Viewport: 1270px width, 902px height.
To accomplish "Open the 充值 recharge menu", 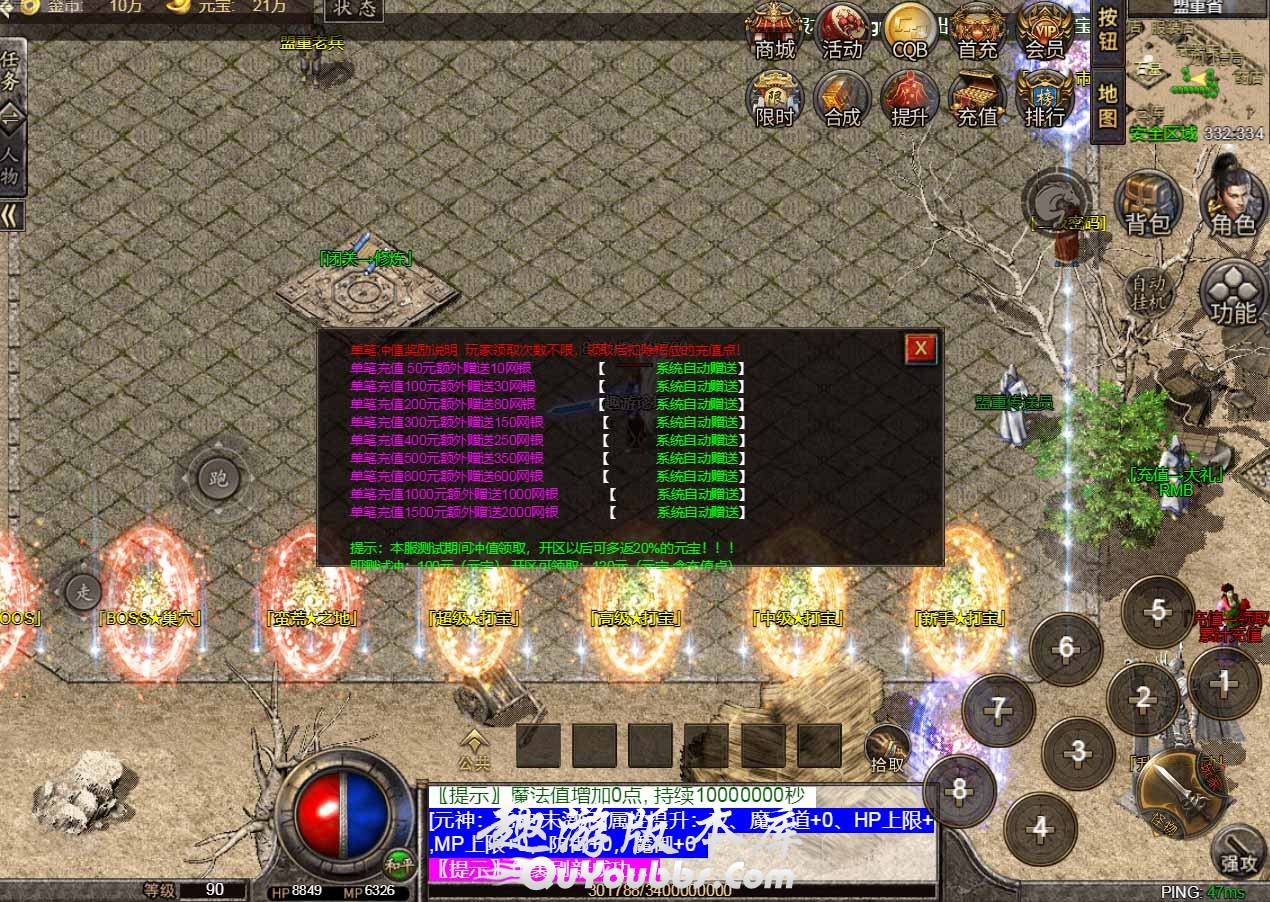I will (977, 98).
